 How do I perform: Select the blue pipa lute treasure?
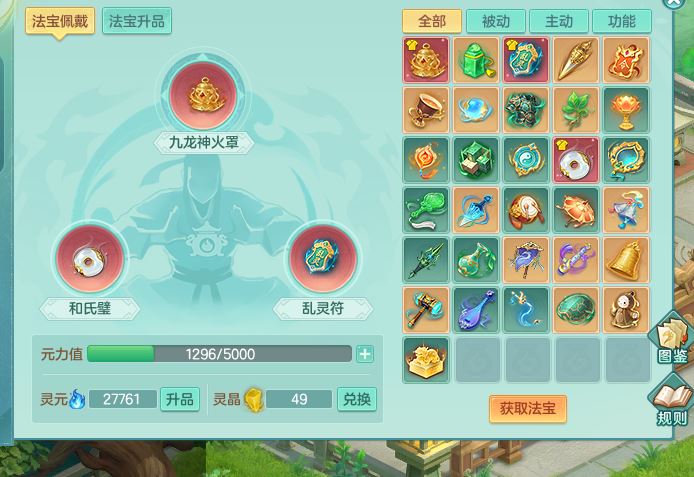point(476,309)
